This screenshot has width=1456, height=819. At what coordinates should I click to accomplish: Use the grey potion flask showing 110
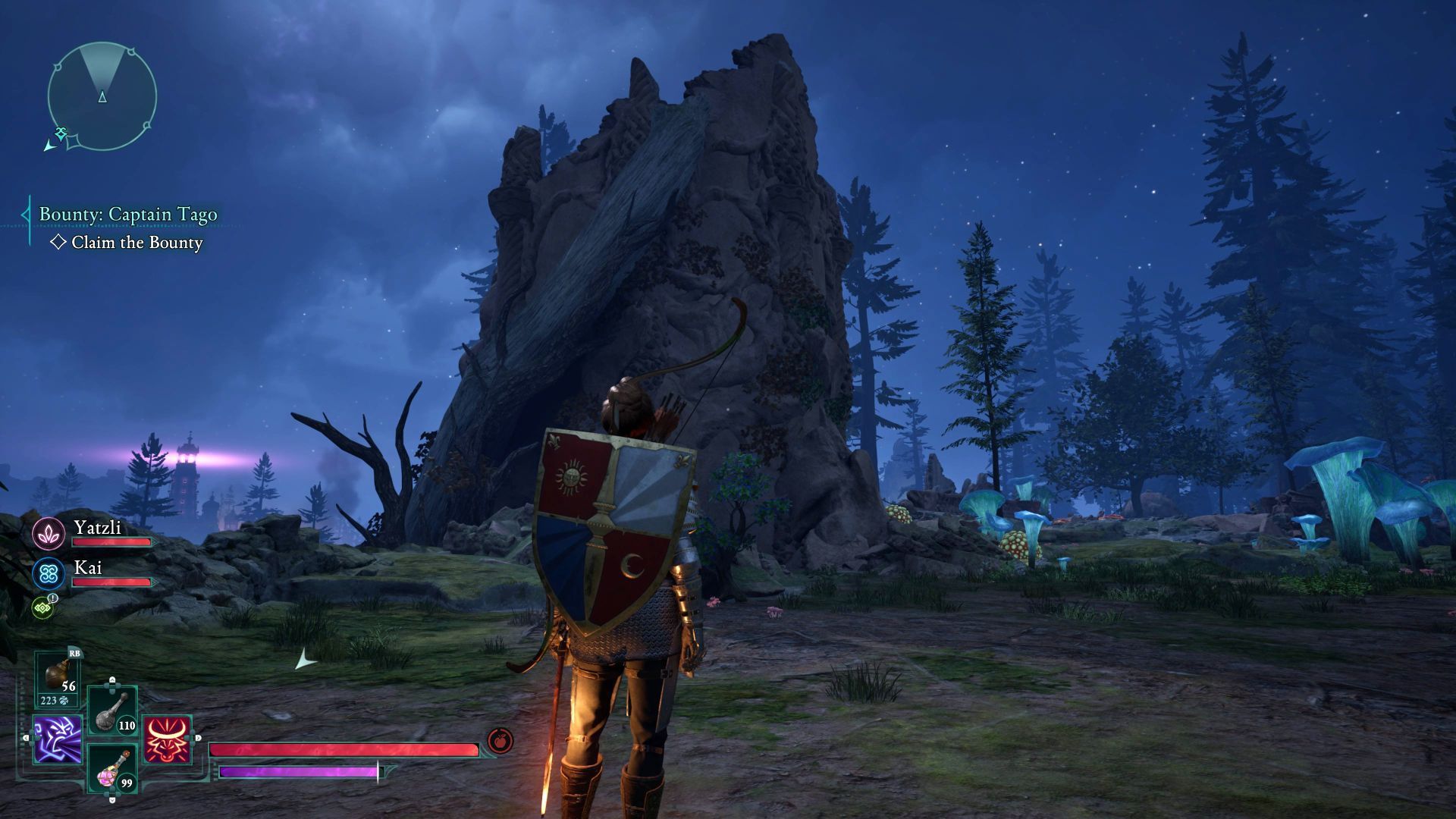coord(112,711)
